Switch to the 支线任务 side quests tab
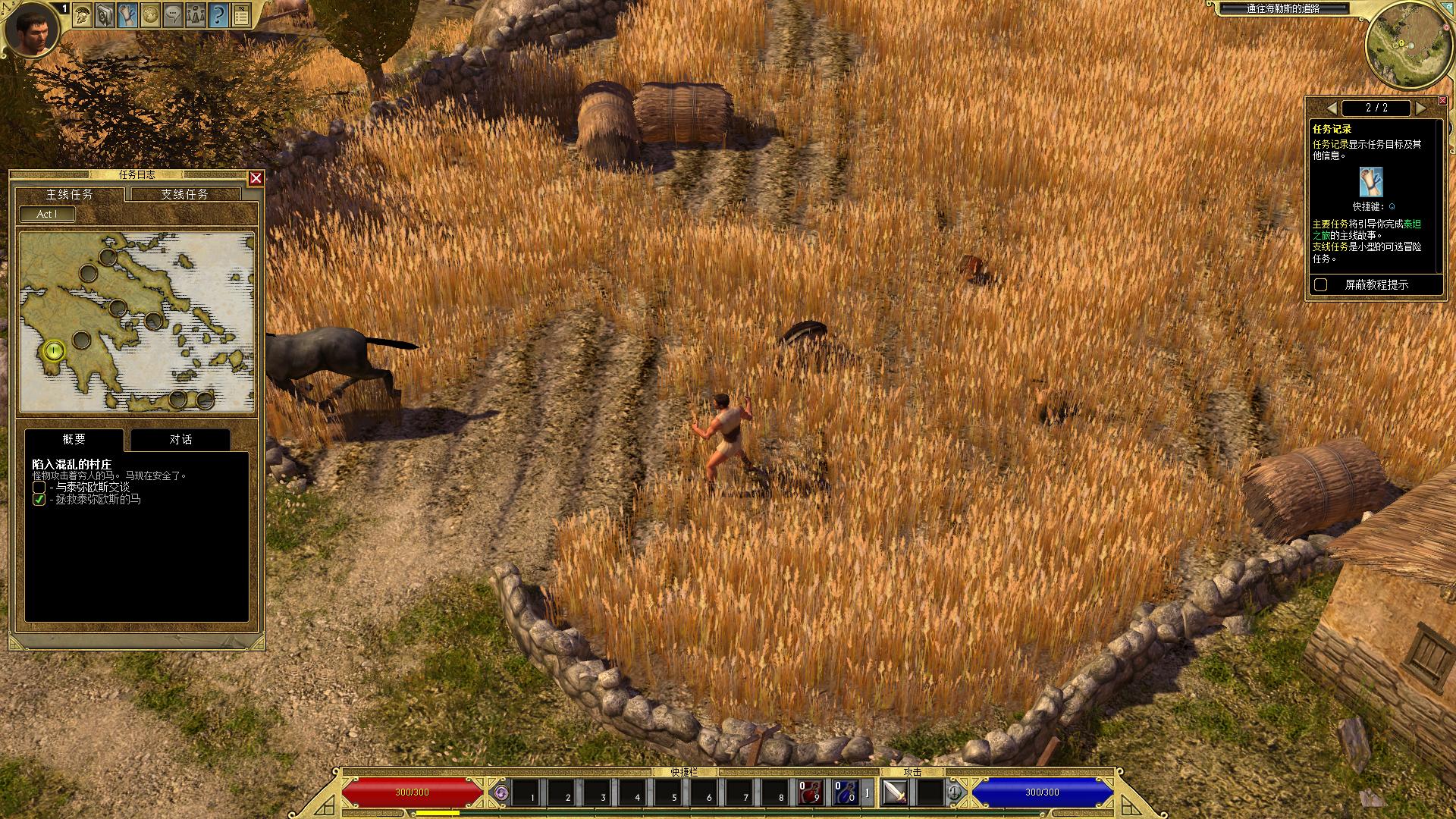The height and width of the screenshot is (819, 1456). (184, 194)
